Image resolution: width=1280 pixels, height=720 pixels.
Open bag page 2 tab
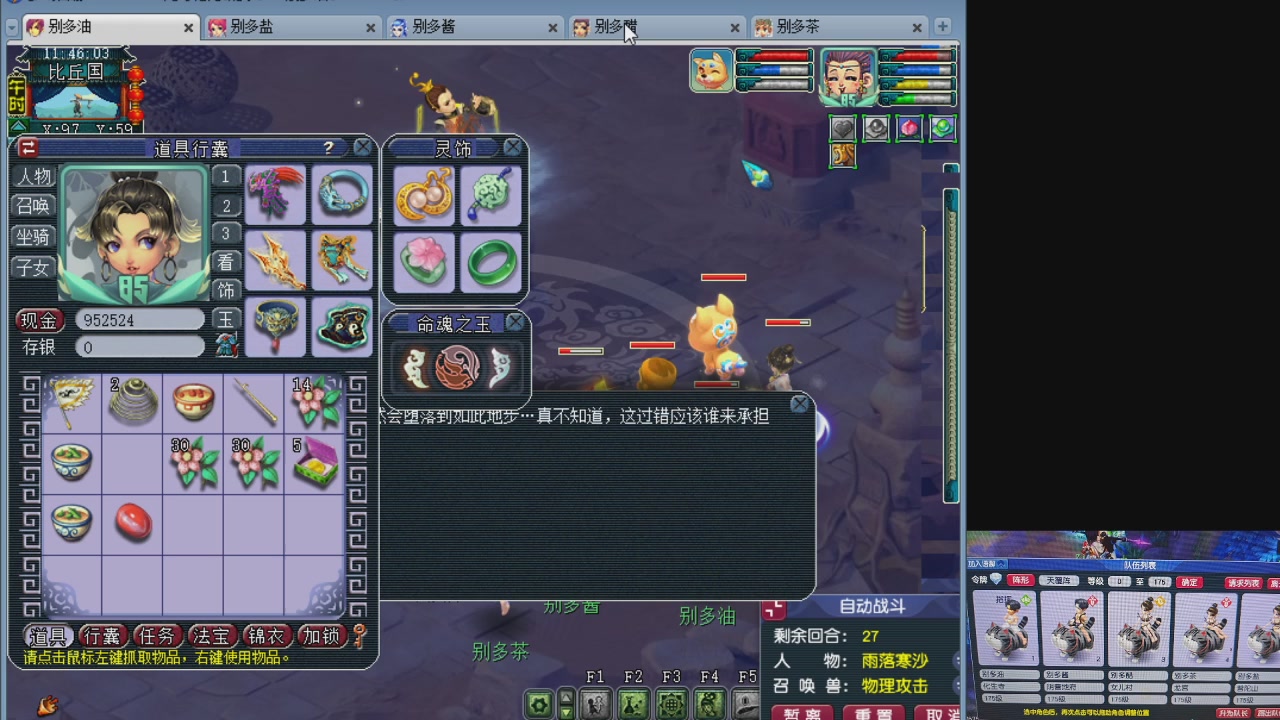click(225, 205)
